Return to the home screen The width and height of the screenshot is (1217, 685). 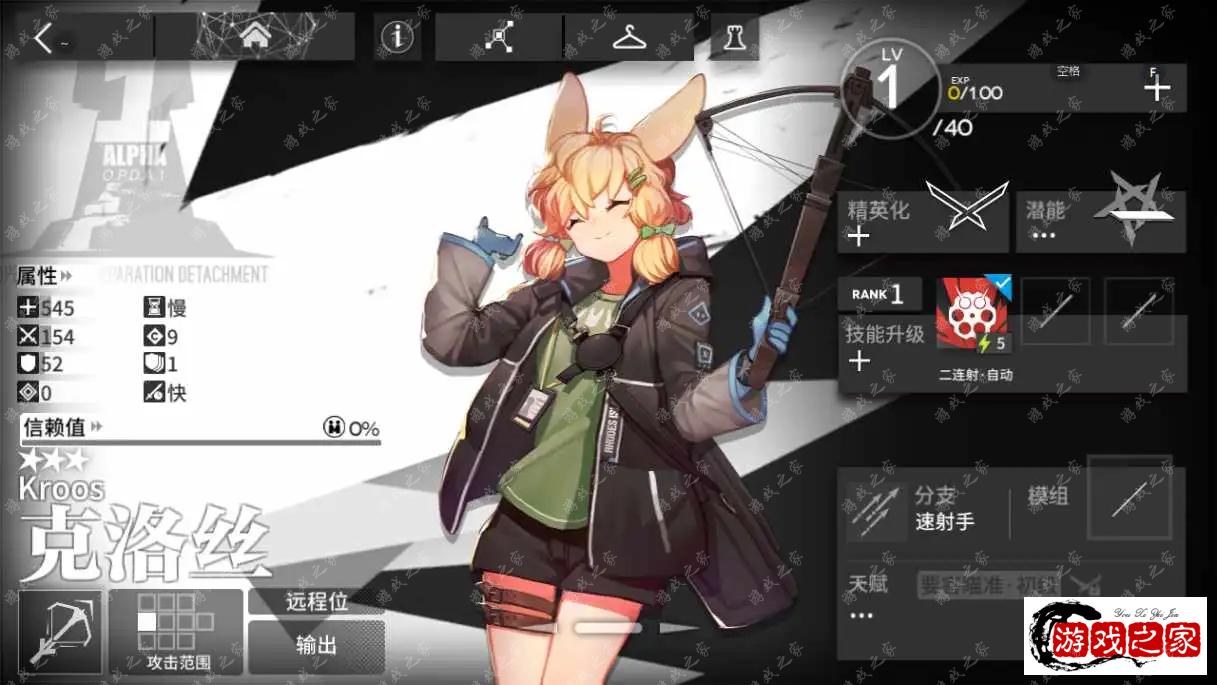coord(256,38)
